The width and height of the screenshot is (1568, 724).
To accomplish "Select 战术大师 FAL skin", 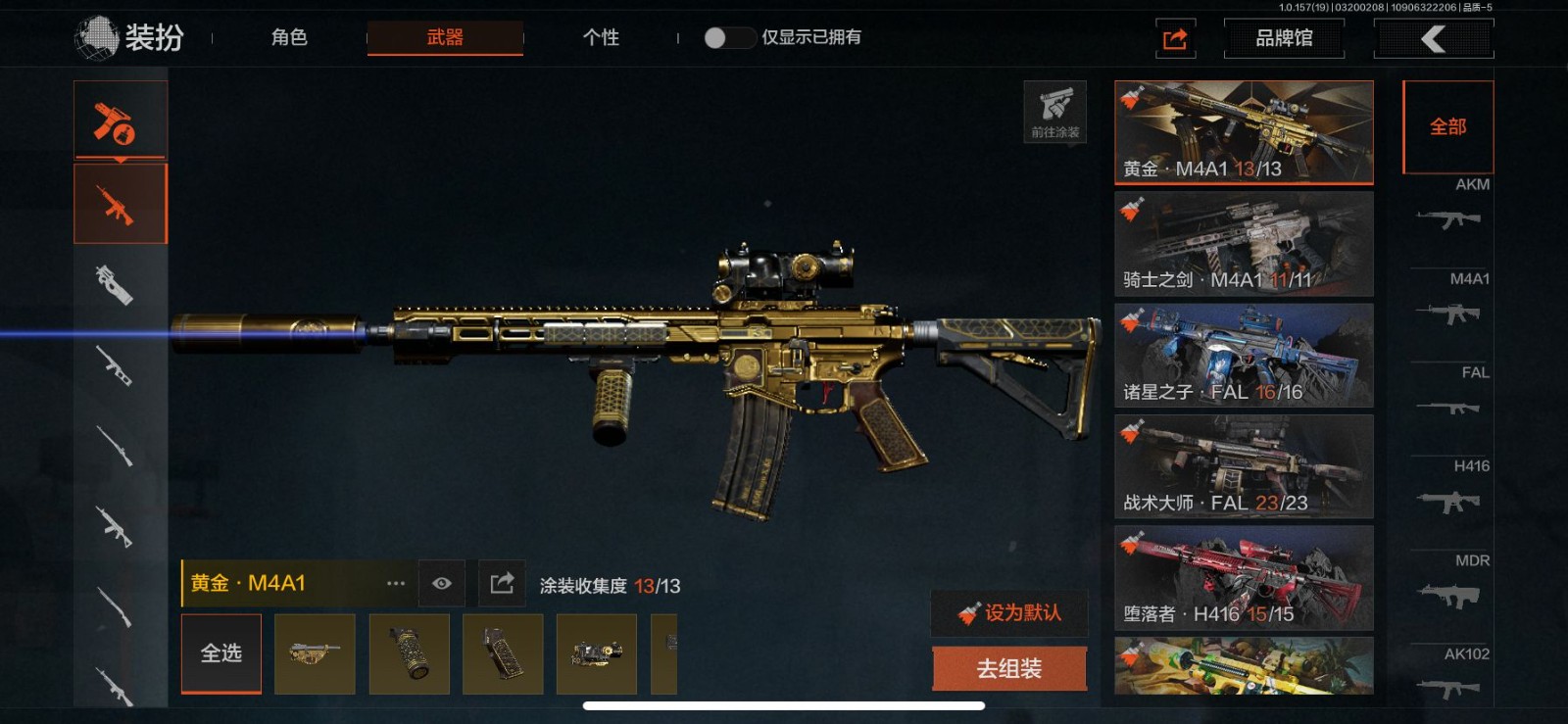I will click(1244, 466).
